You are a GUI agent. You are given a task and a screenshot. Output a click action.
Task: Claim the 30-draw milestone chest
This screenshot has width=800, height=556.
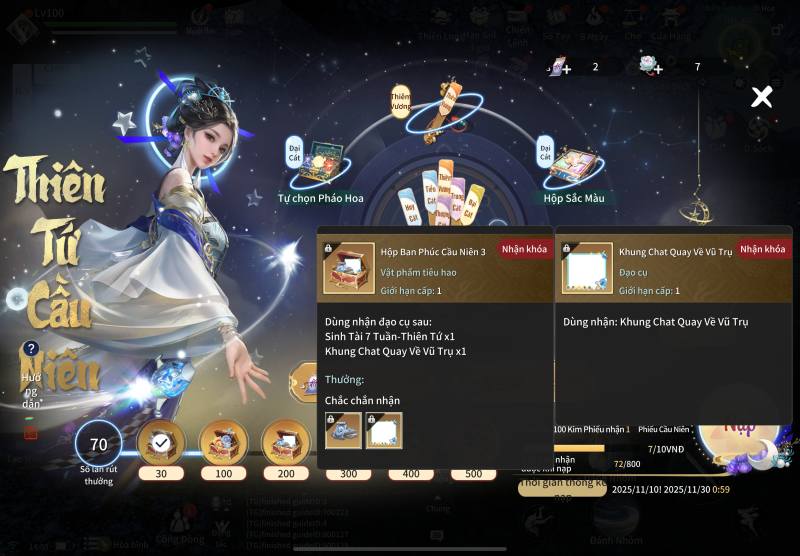(160, 442)
